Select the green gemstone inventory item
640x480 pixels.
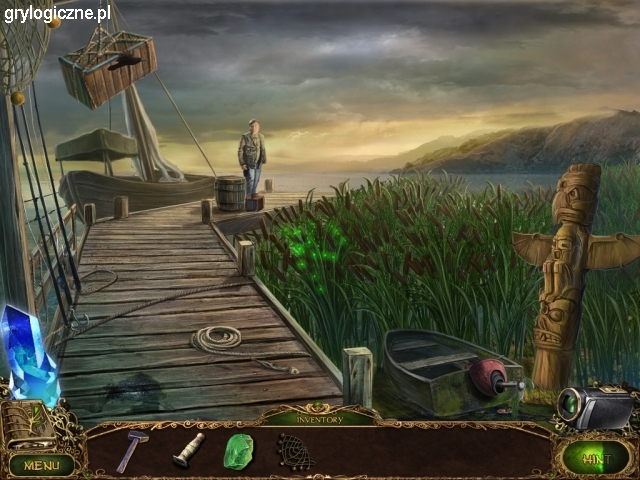tap(238, 451)
